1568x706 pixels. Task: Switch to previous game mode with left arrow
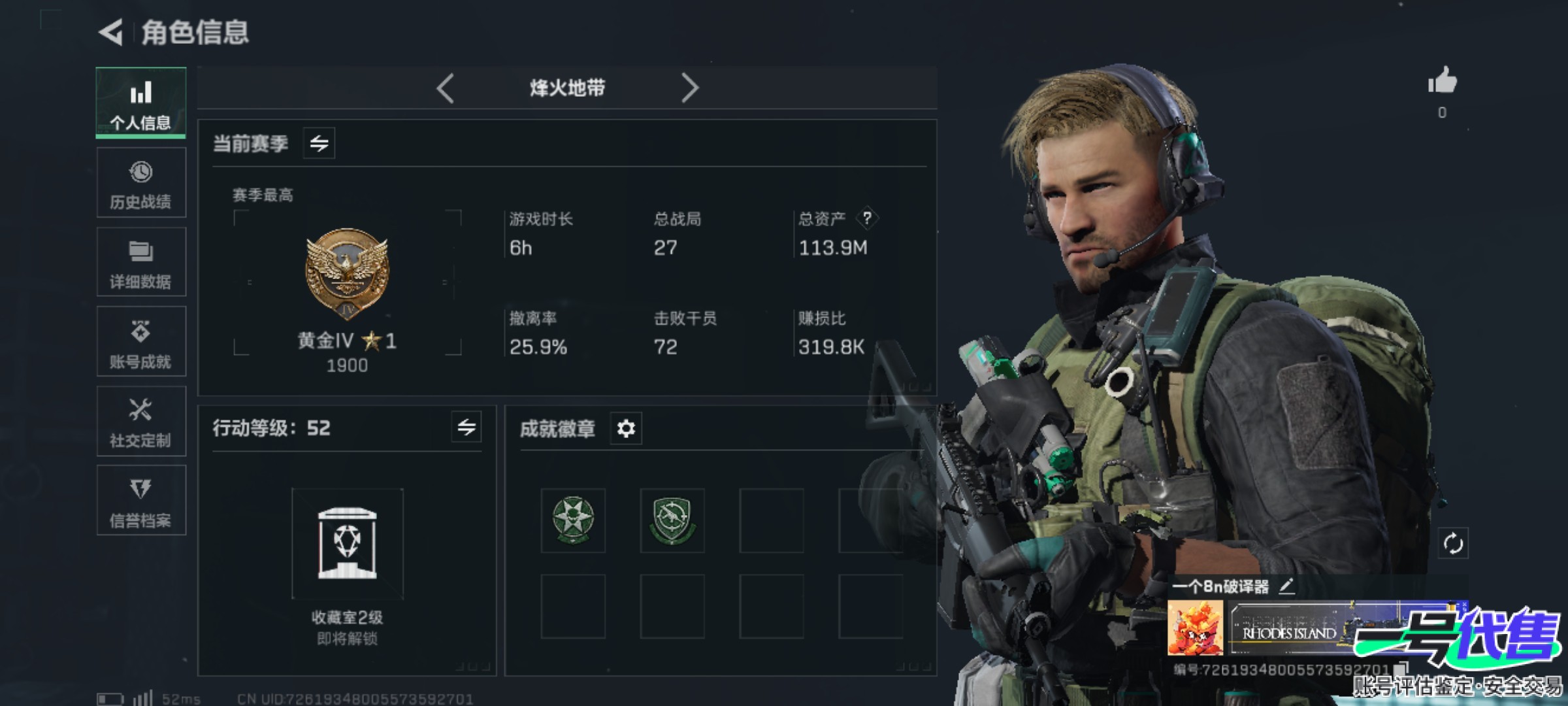point(446,88)
